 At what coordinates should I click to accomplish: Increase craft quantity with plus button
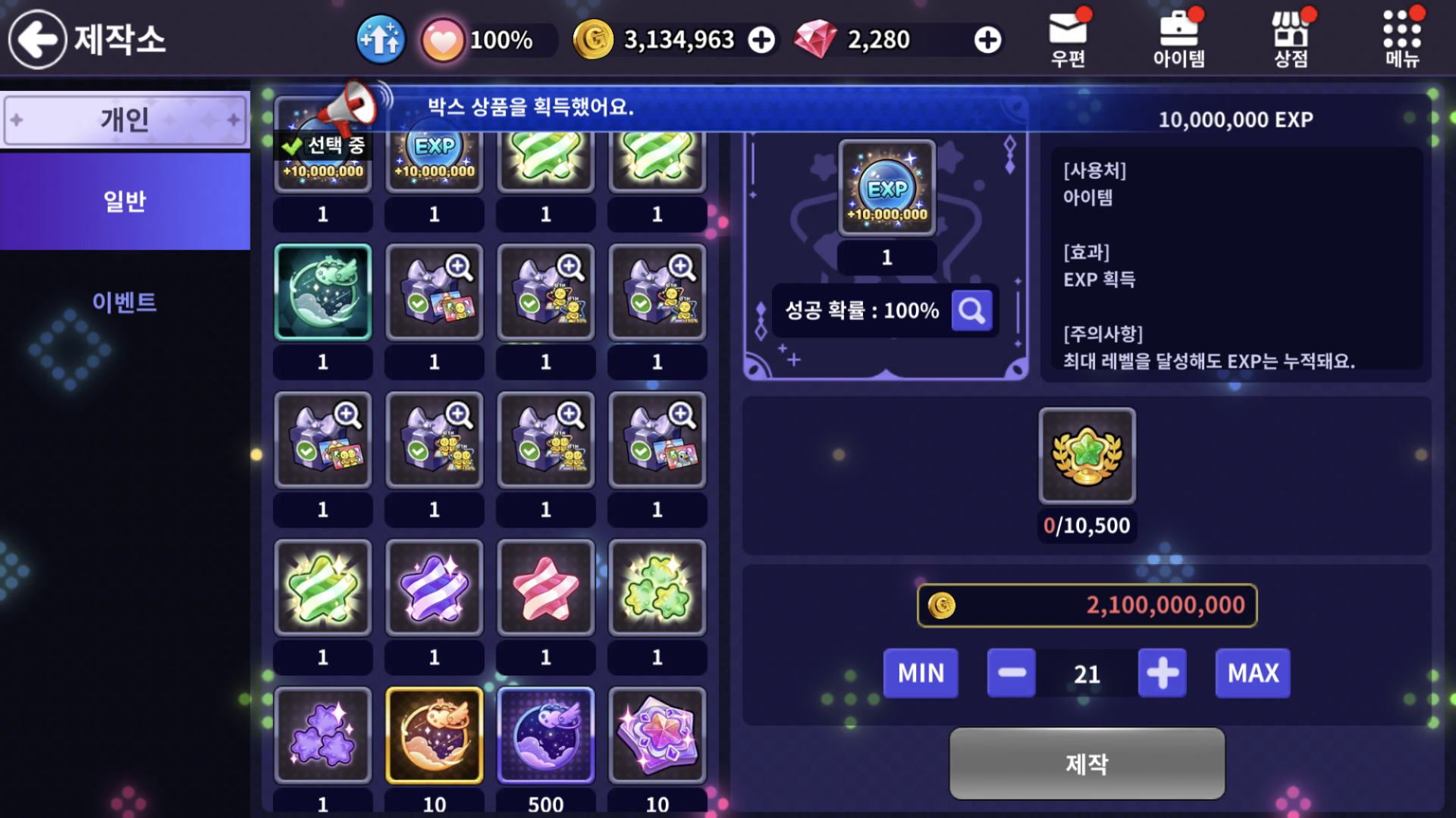[x=1162, y=672]
